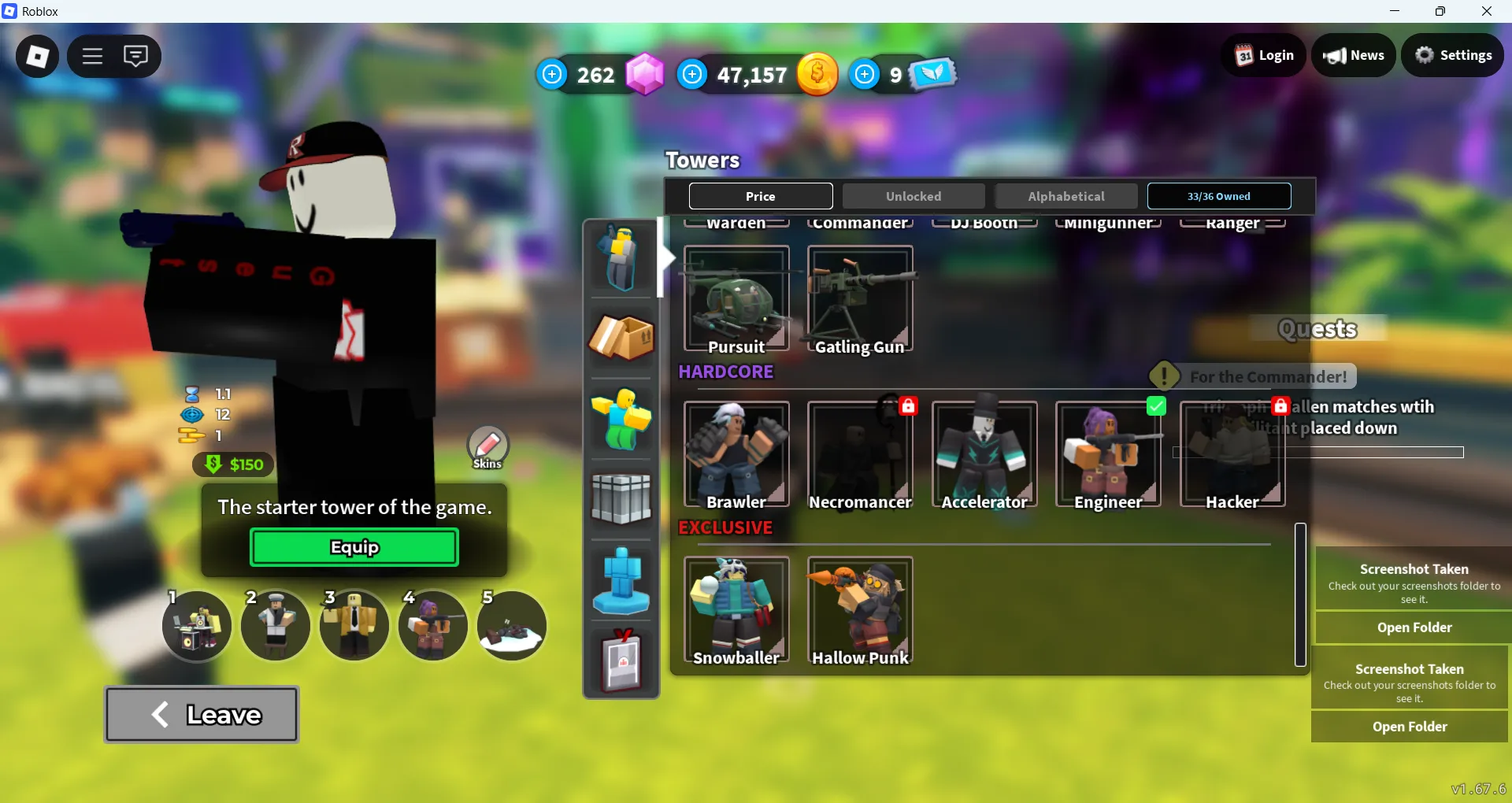The width and height of the screenshot is (1512, 803).
Task: Open the blue pedestal sidebar icon
Action: [x=621, y=580]
